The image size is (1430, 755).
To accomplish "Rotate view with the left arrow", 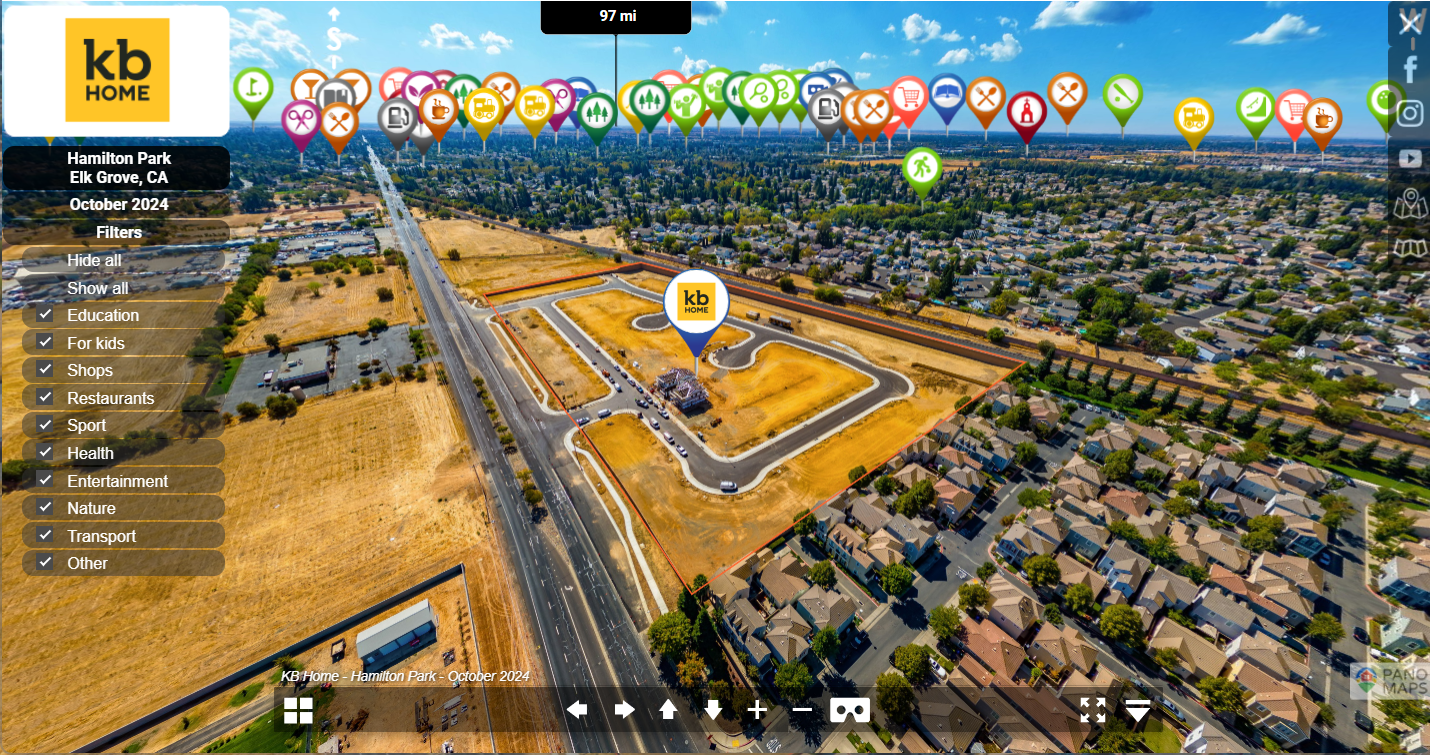I will click(577, 710).
